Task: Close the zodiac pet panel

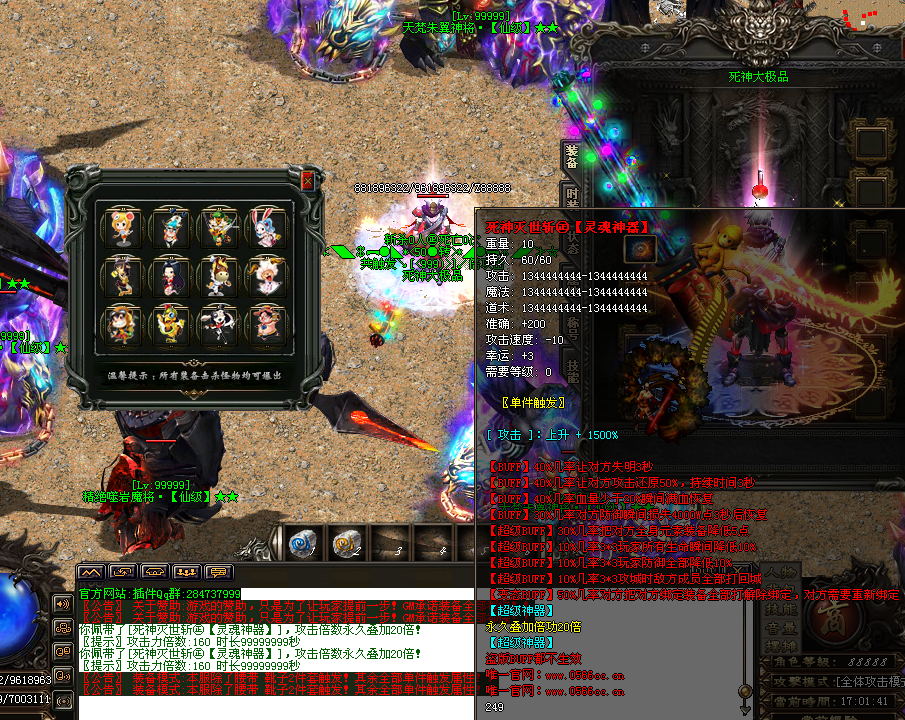Action: point(307,181)
